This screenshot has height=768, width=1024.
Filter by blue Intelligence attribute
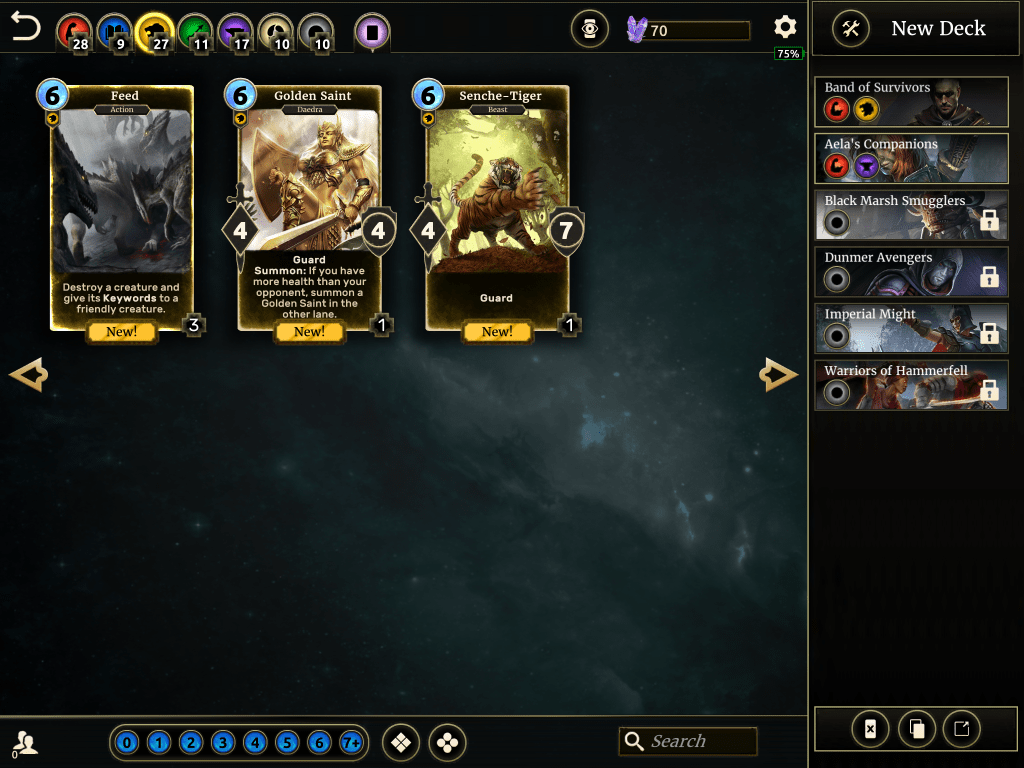click(113, 31)
